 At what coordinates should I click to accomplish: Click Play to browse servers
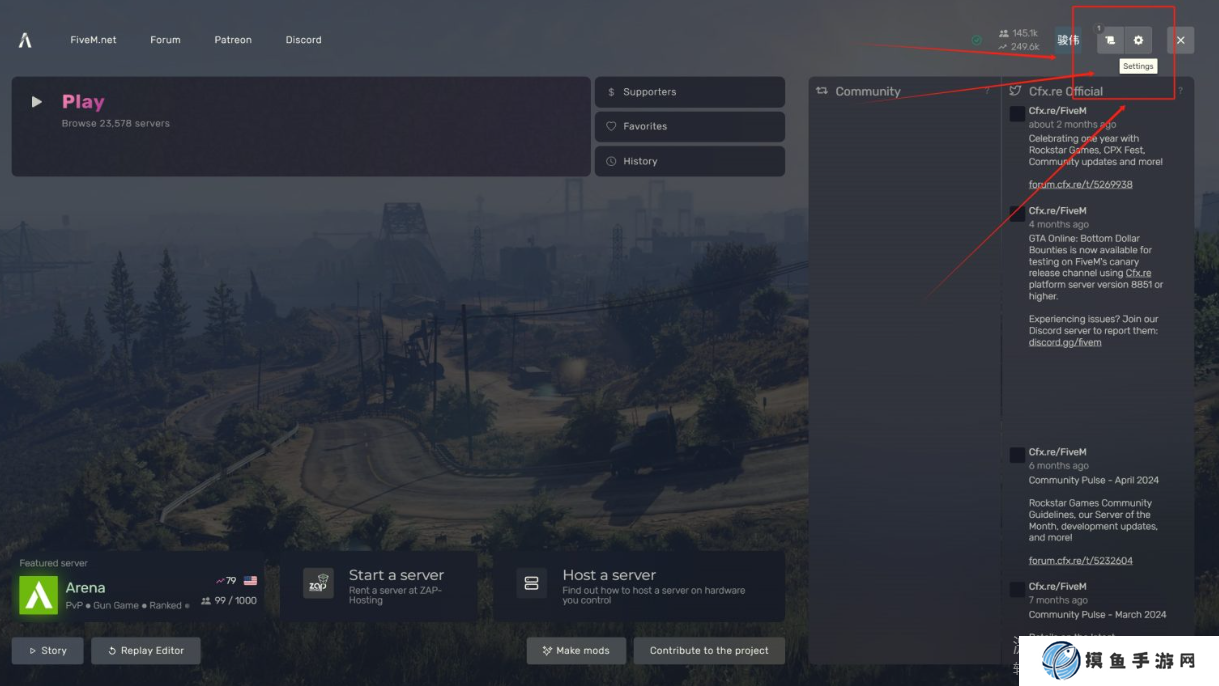(82, 102)
